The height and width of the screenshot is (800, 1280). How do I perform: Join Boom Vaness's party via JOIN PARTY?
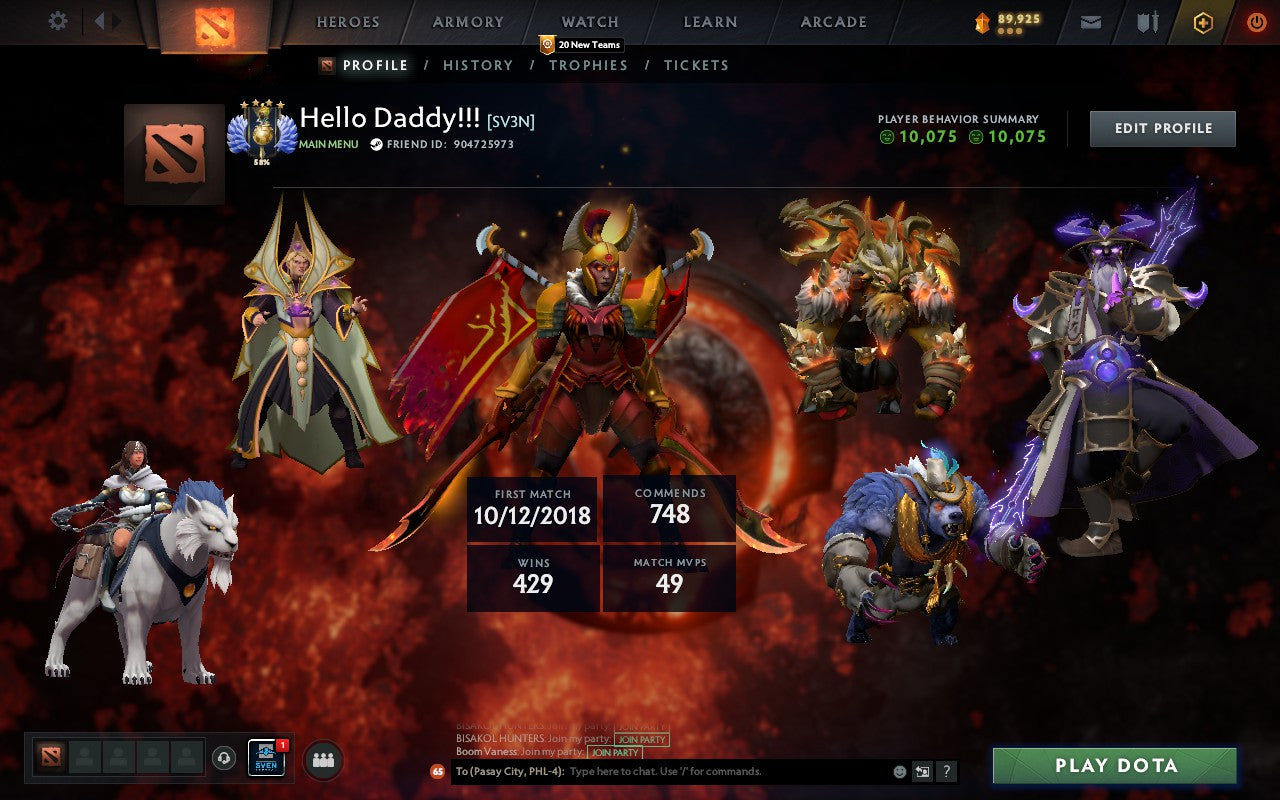click(614, 753)
